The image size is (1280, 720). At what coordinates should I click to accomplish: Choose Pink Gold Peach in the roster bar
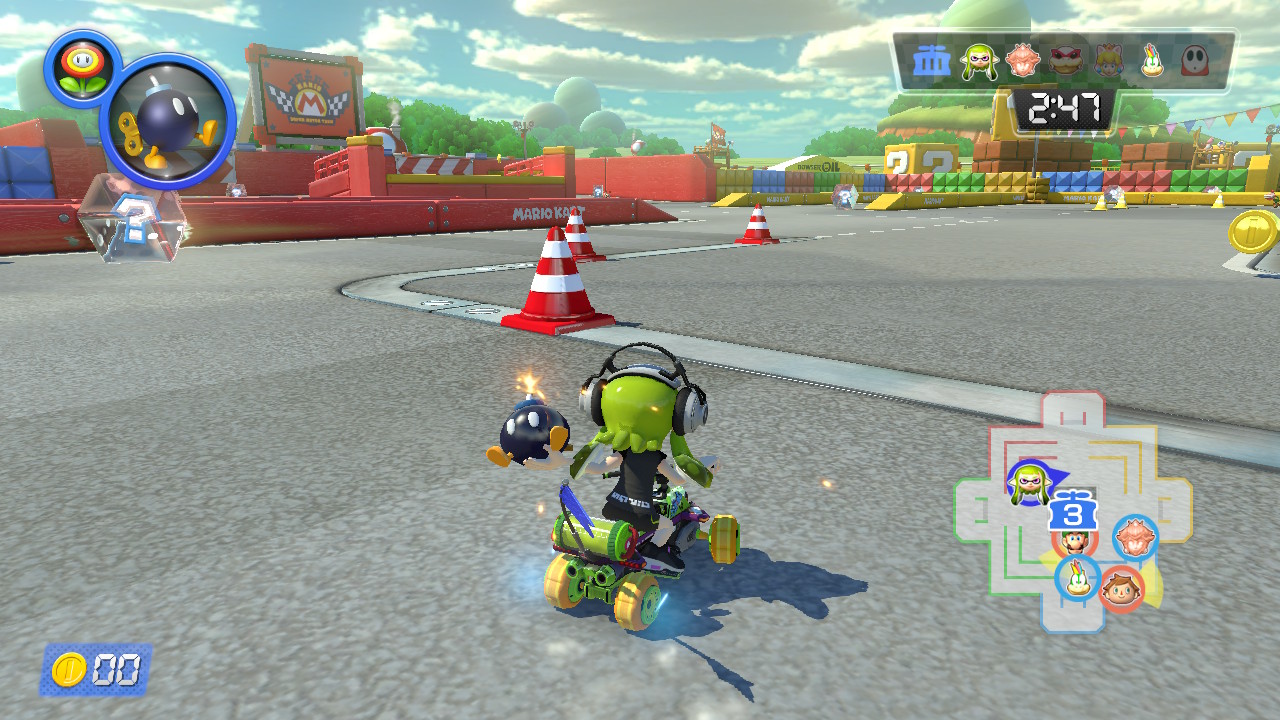pyautogui.click(x=1022, y=63)
